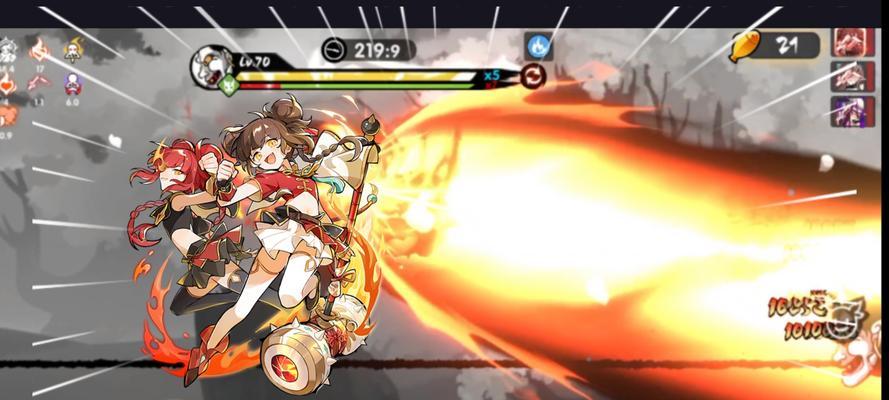Pick the purple-haired party member portrait
889x400 pixels.
[x=852, y=111]
